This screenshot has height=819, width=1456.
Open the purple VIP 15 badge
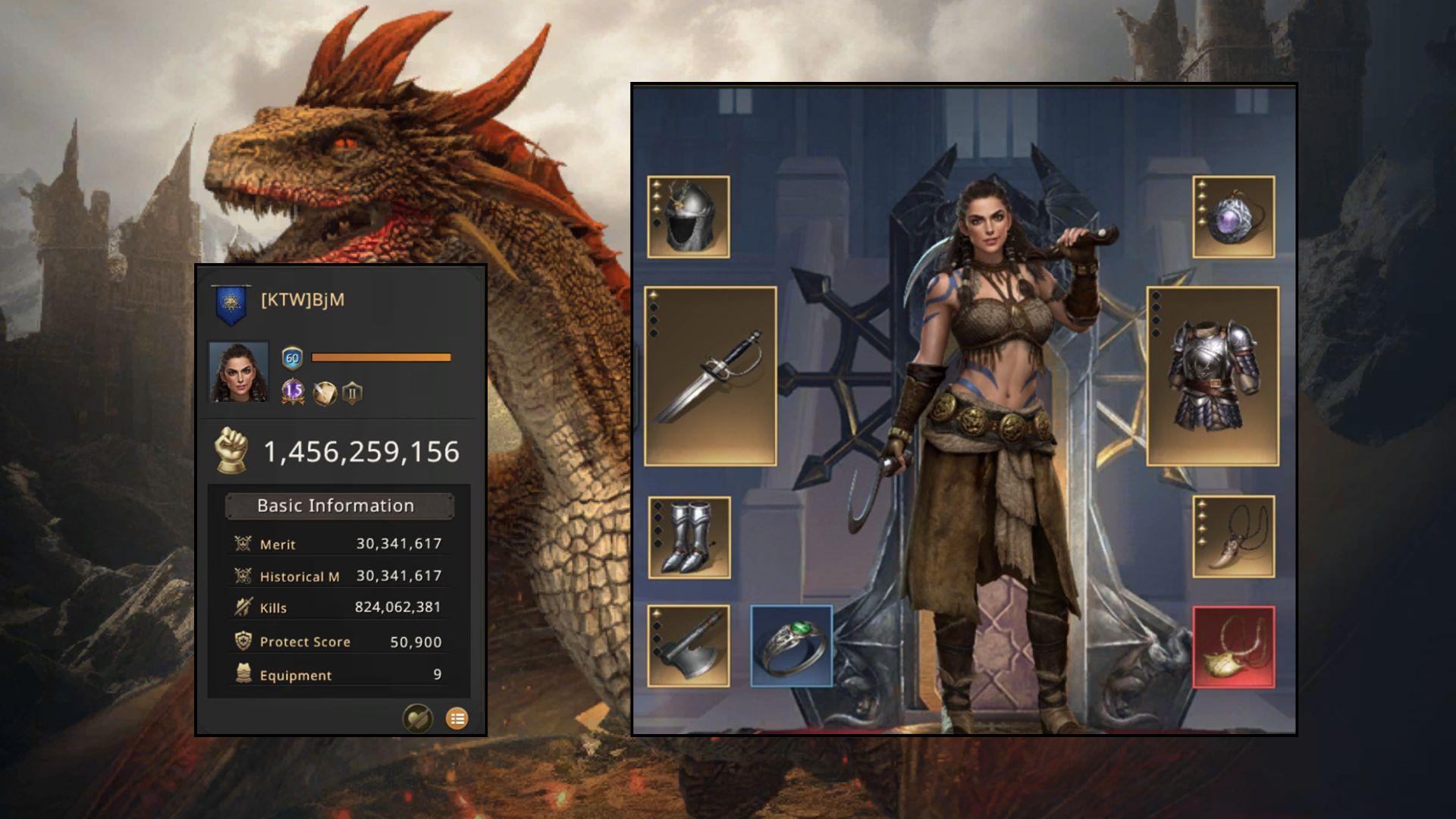[293, 392]
